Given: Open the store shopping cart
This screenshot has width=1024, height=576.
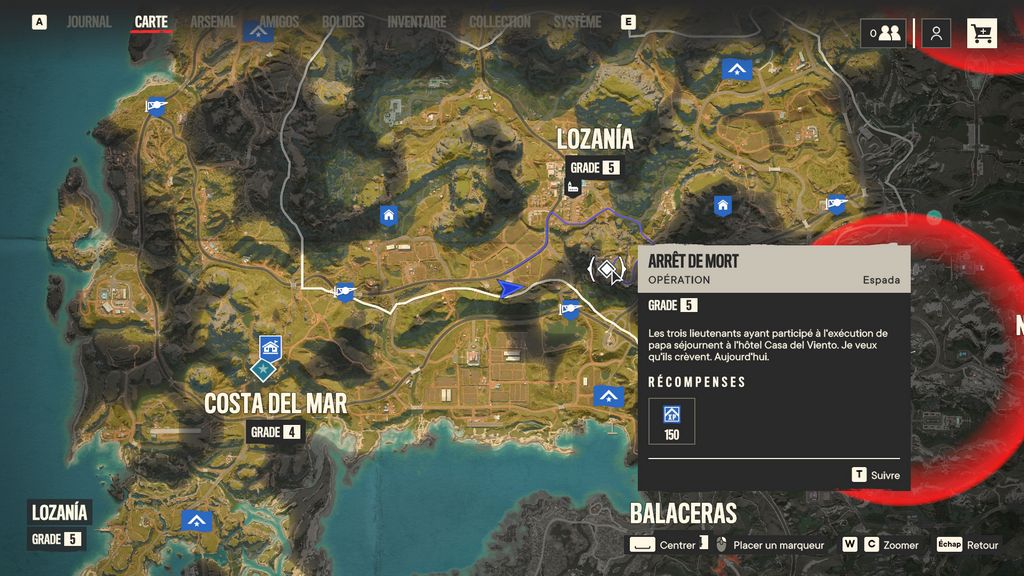Looking at the screenshot, I should [981, 33].
